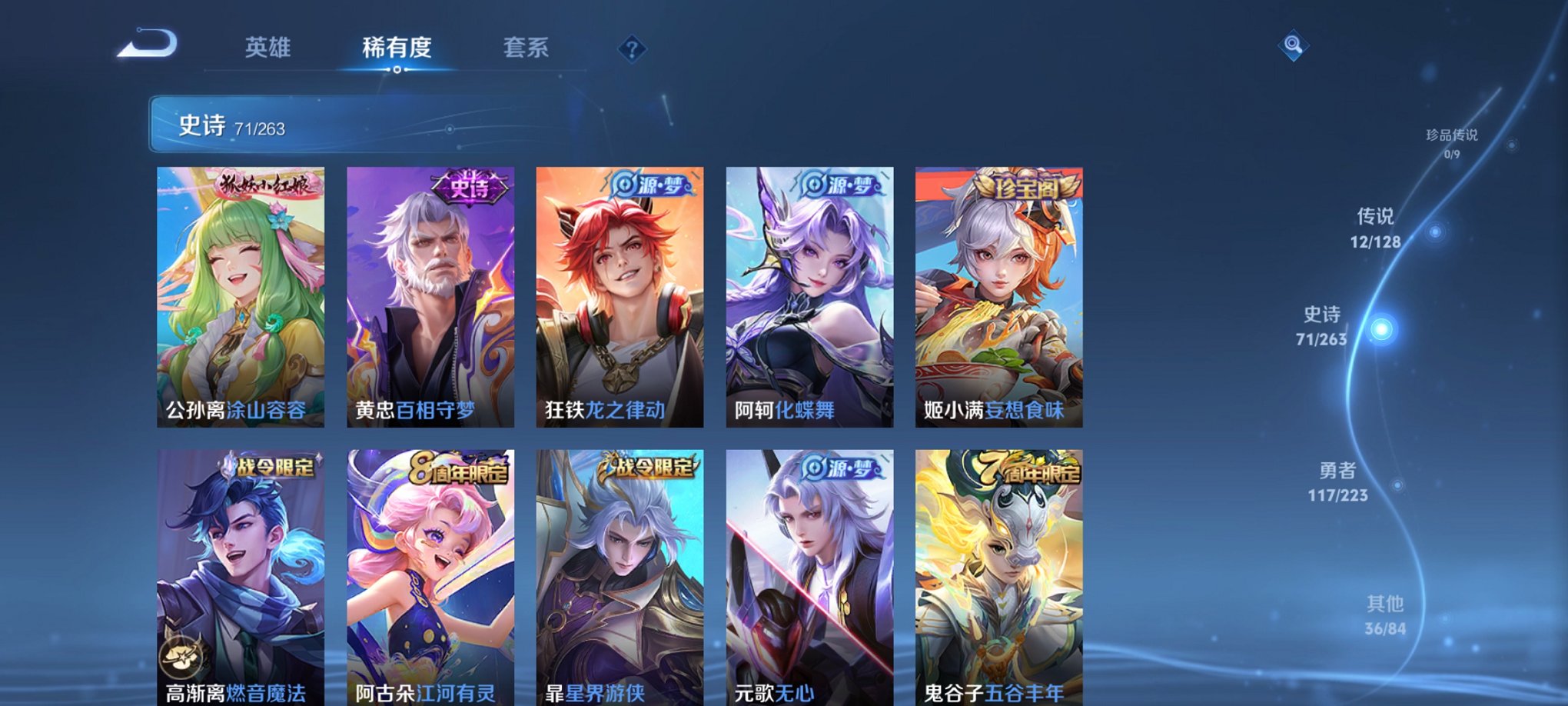The image size is (1568, 706).
Task: Open the help question mark icon
Action: pyautogui.click(x=633, y=50)
